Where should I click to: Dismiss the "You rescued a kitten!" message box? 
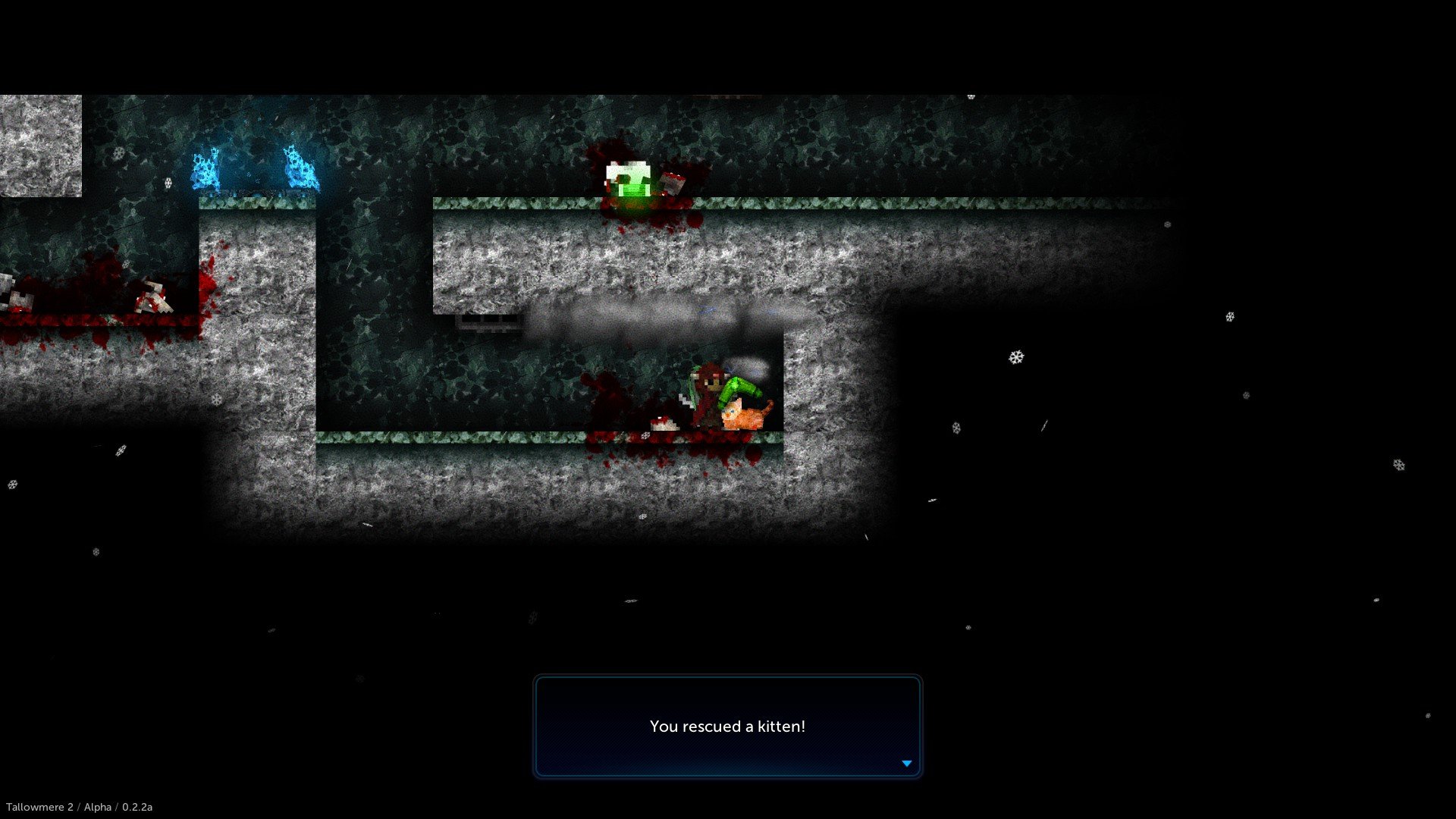(x=727, y=726)
